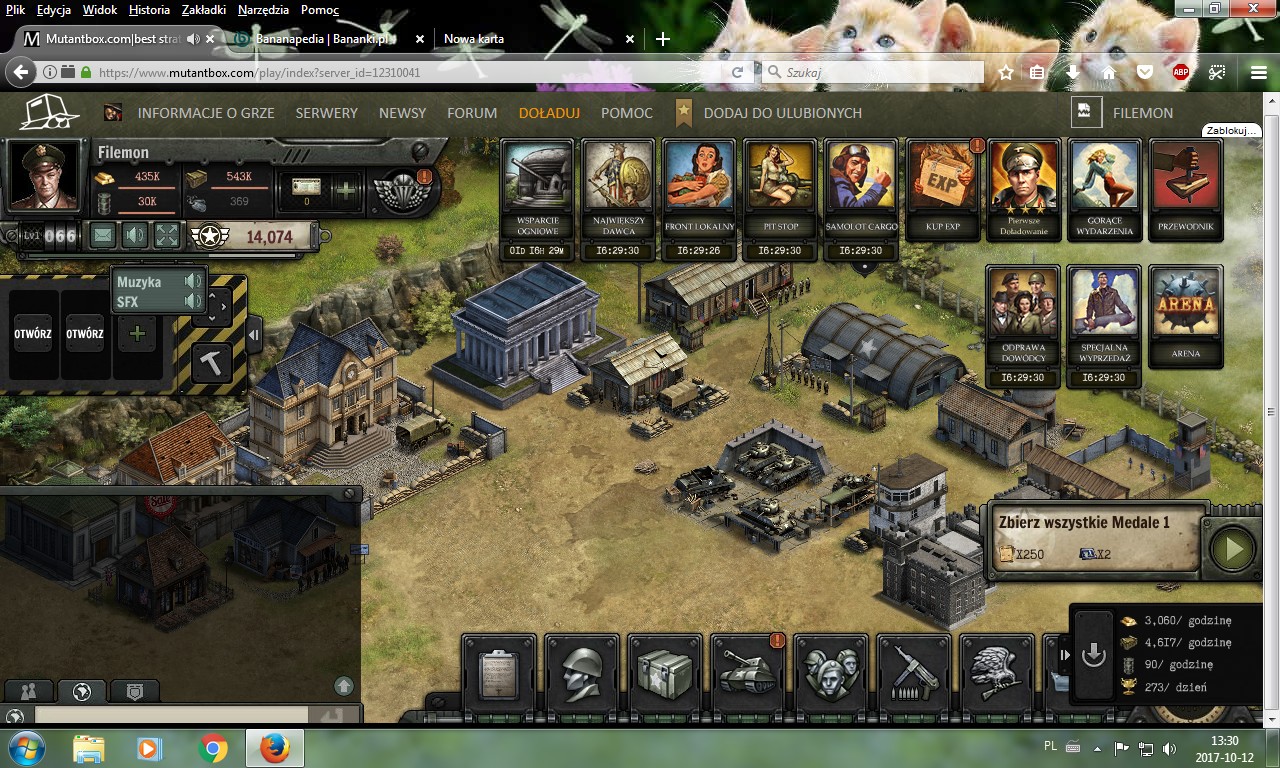Start the Zbierz wszystkie Medale quest
Image resolution: width=1280 pixels, height=768 pixels.
tap(1232, 549)
